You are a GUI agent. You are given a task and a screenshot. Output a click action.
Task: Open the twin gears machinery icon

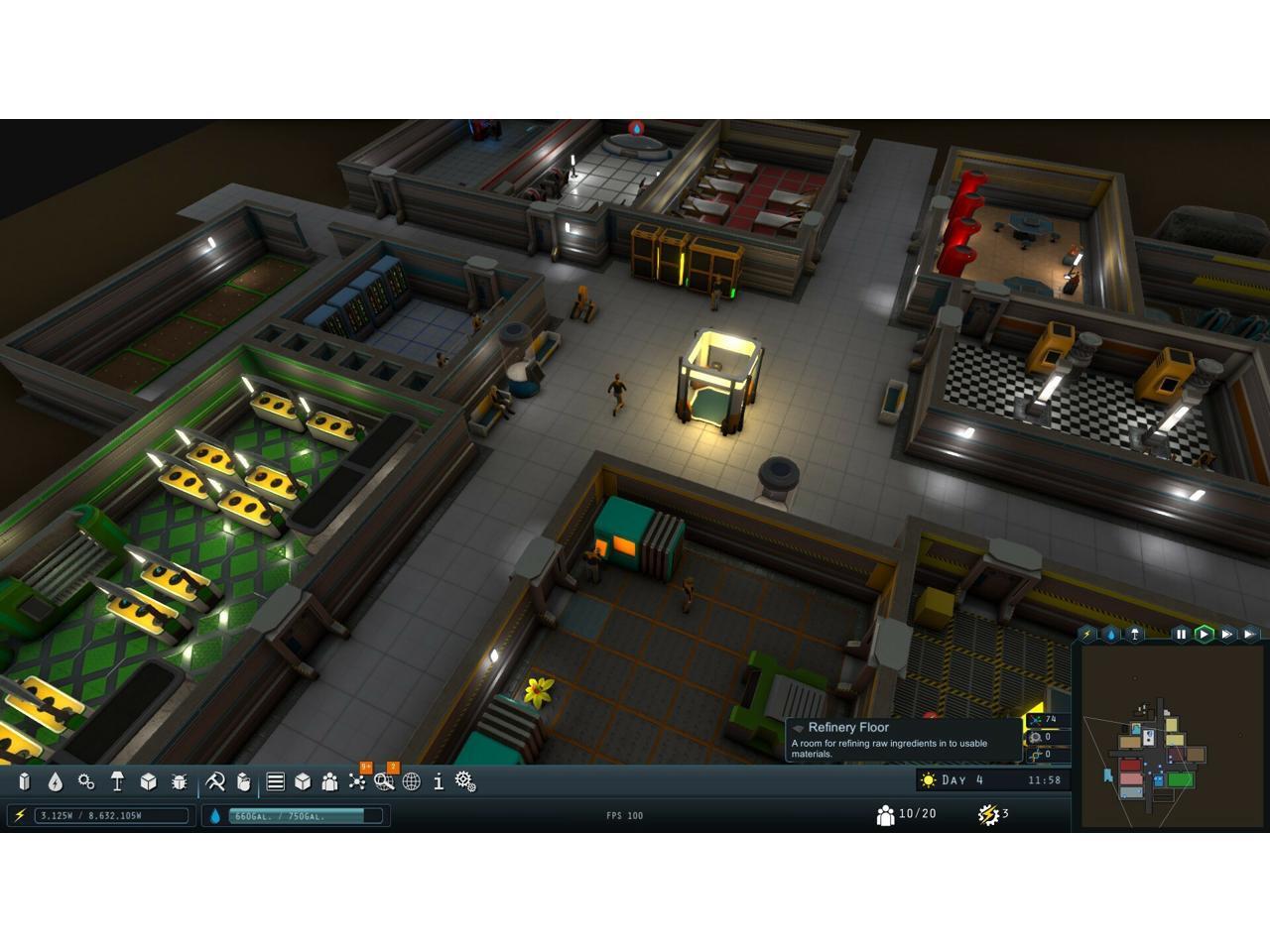coord(86,782)
